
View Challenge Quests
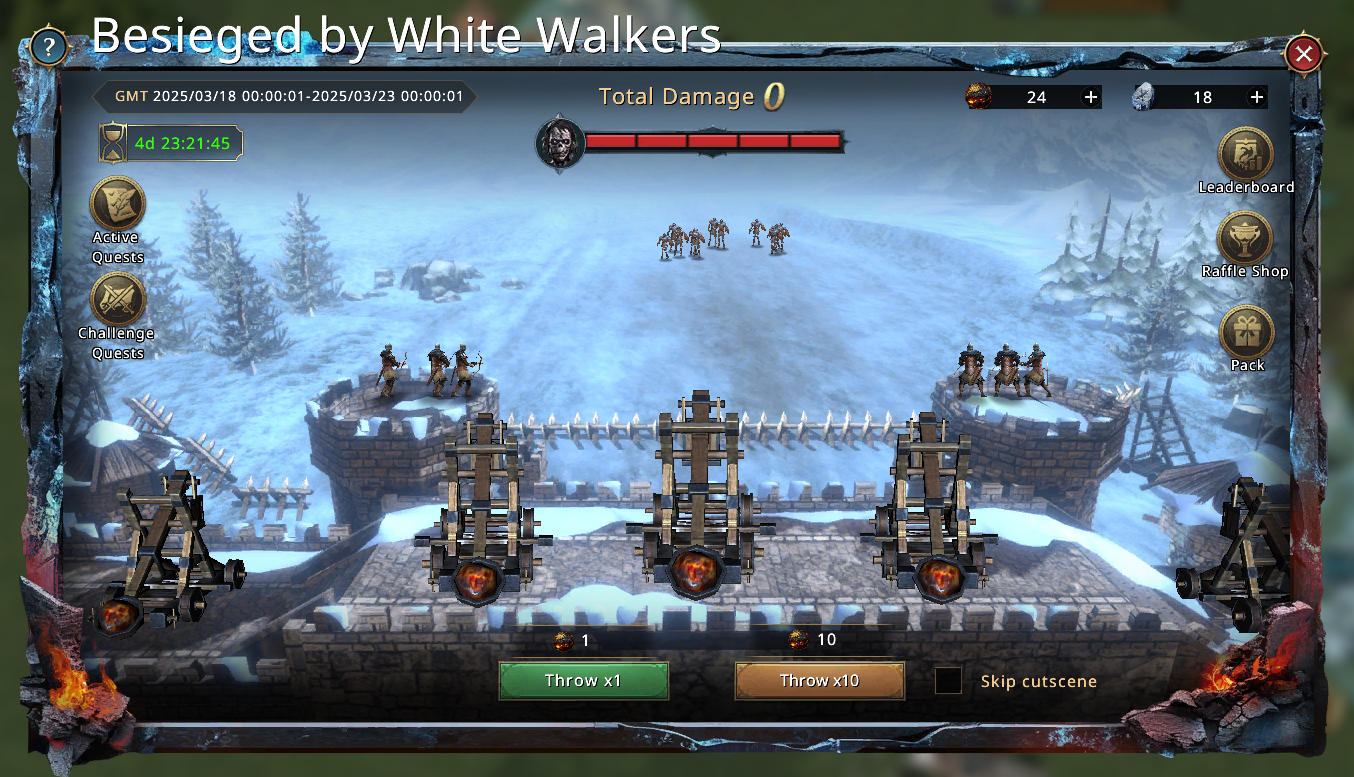[x=118, y=300]
